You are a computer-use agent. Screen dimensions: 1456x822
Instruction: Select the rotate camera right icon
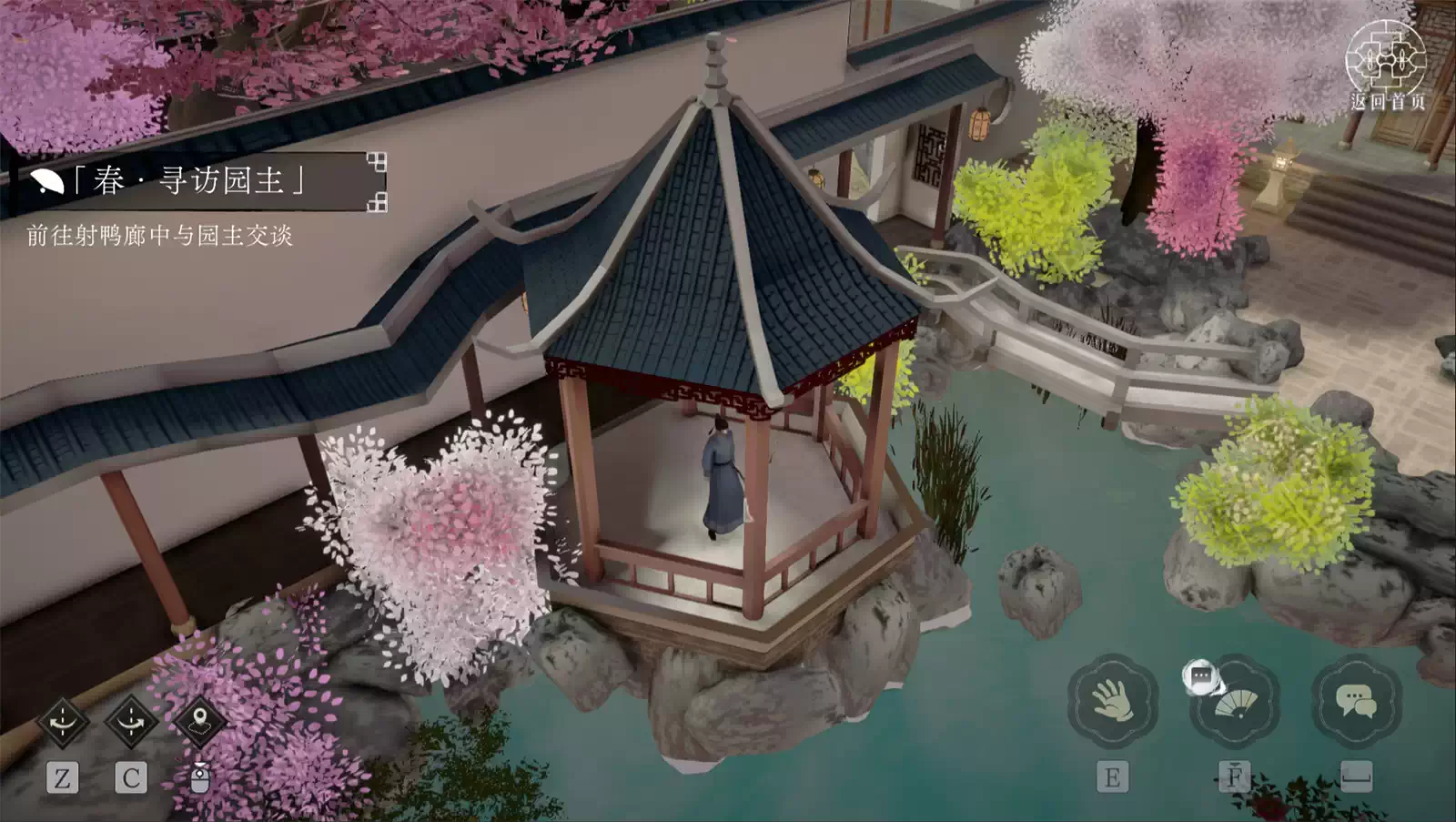[133, 719]
